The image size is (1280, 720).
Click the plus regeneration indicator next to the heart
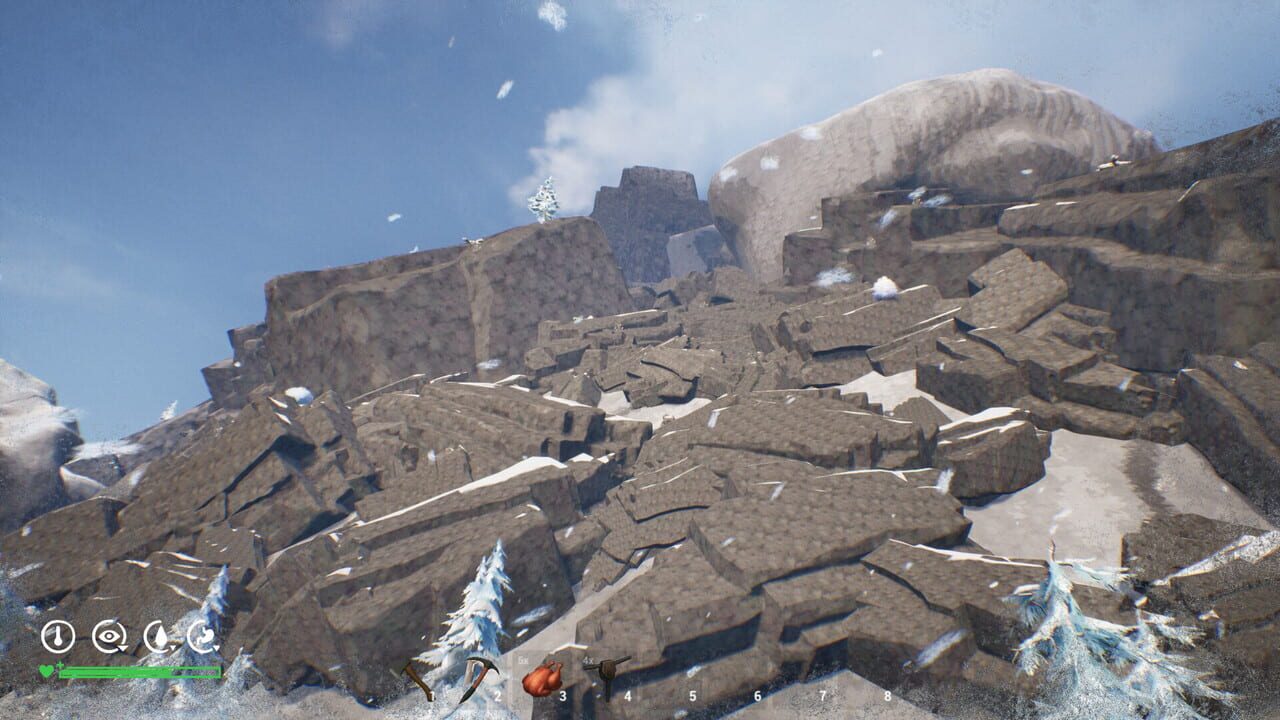(60, 666)
